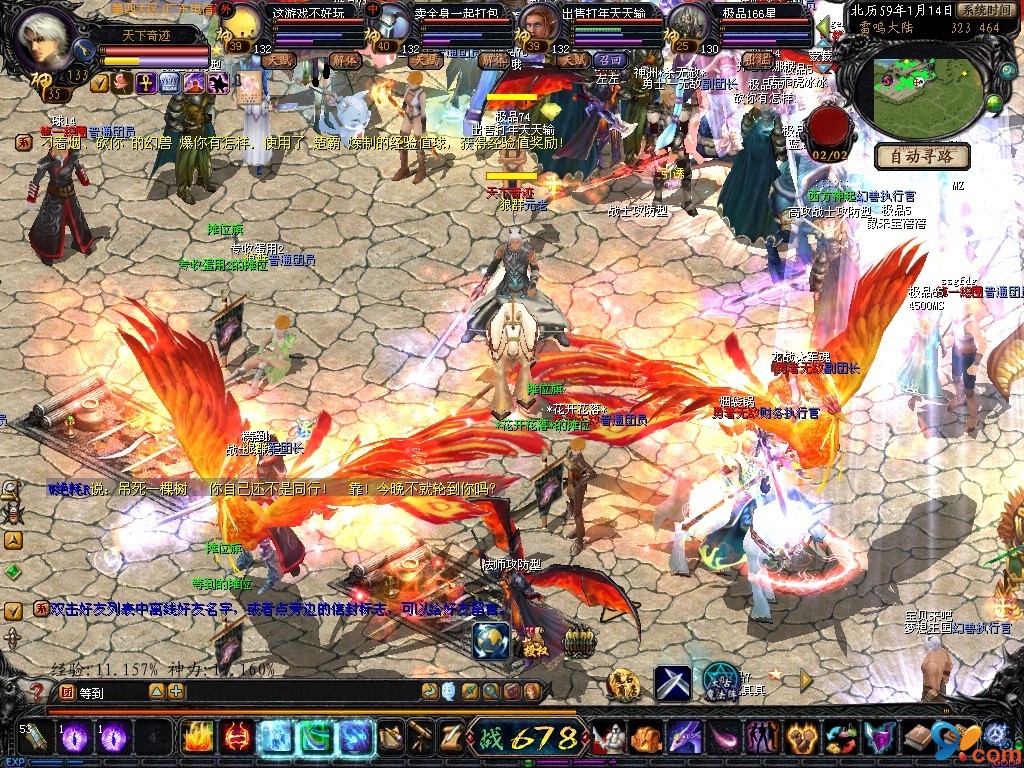Image resolution: width=1024 pixels, height=768 pixels.
Task: Open the two-silhouettes icon in the bottom menu bar
Action: pos(762,739)
